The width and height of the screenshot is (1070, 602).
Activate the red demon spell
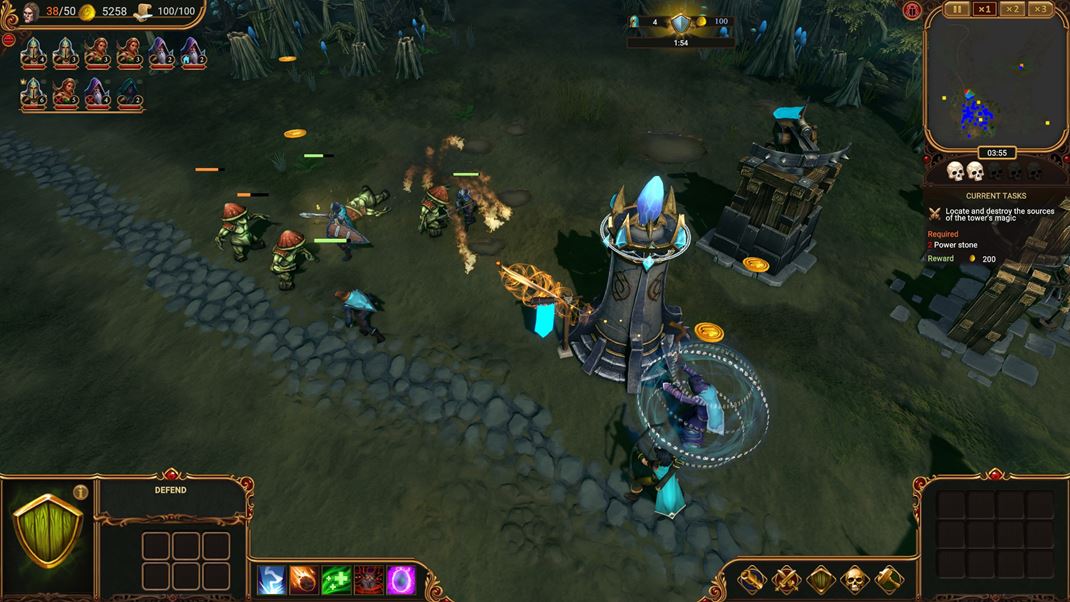click(x=369, y=579)
